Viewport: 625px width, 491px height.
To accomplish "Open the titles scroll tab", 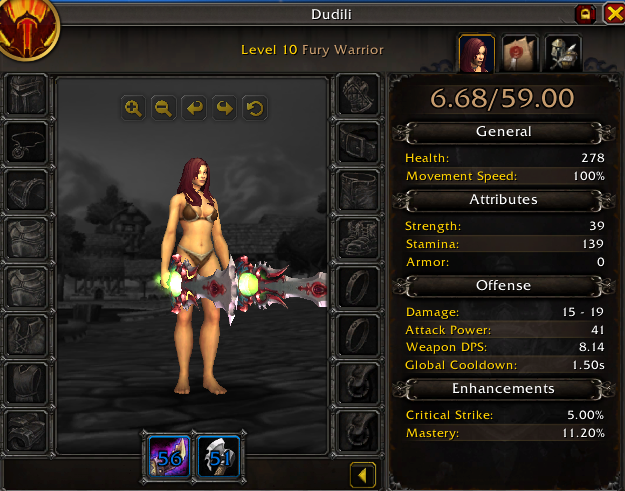I will click(518, 54).
